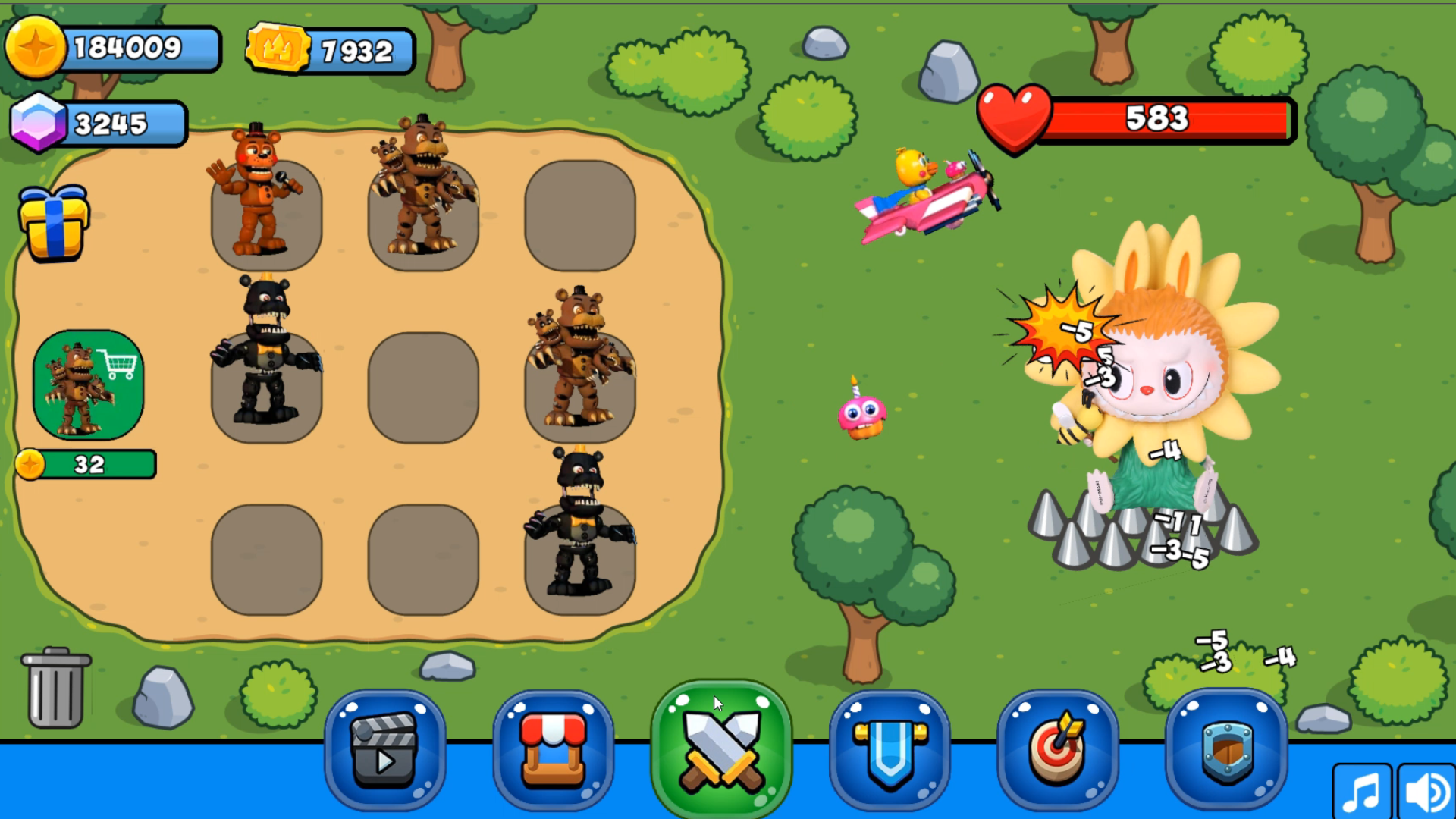The image size is (1456, 819).
Task: Open the shop storefront icon
Action: tap(553, 751)
